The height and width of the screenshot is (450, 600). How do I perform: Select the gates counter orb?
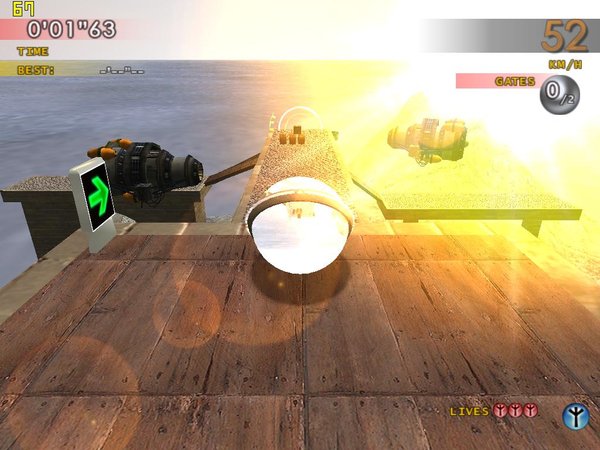(558, 96)
